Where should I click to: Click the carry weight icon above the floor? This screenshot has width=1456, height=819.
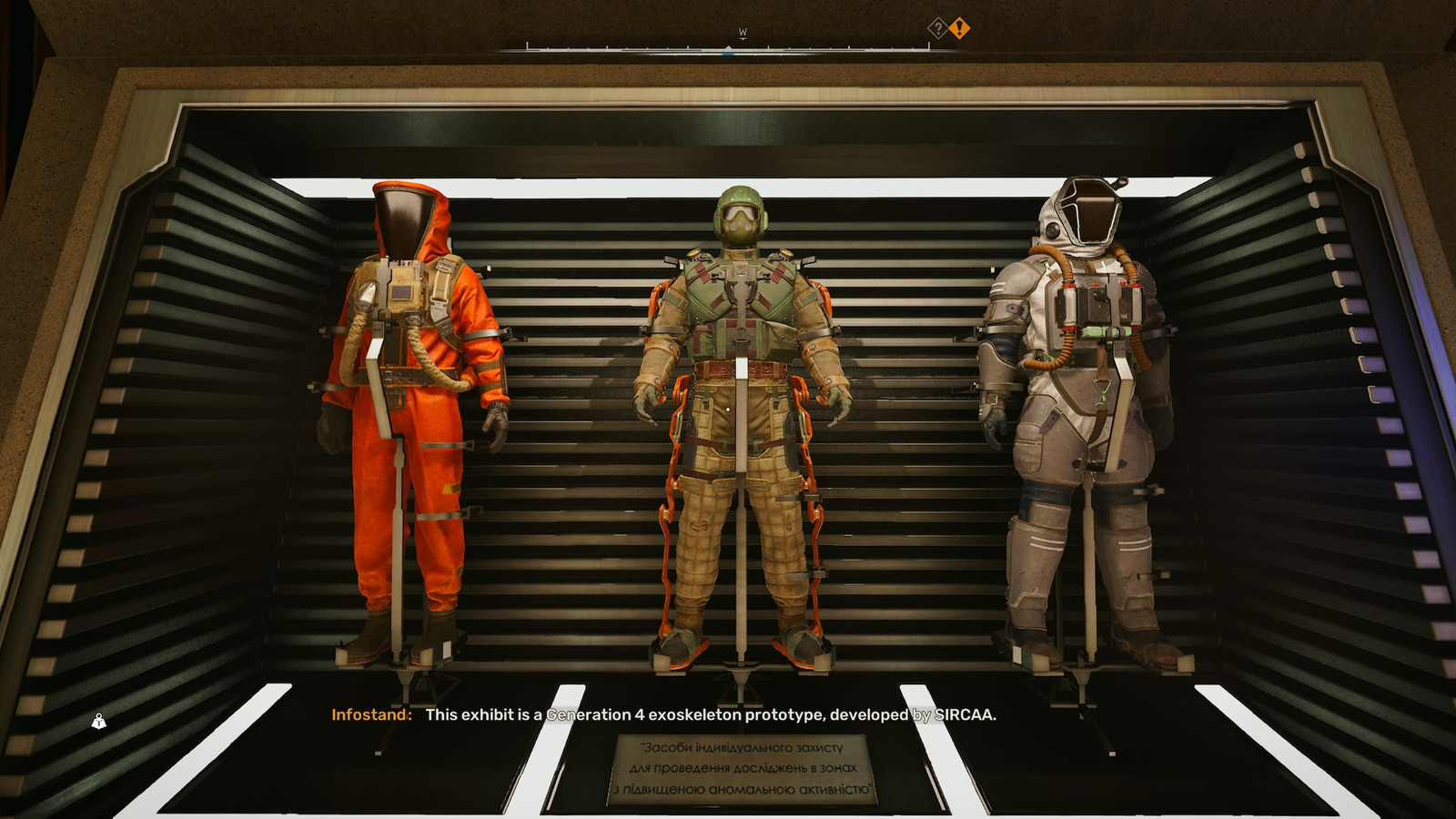point(97,720)
